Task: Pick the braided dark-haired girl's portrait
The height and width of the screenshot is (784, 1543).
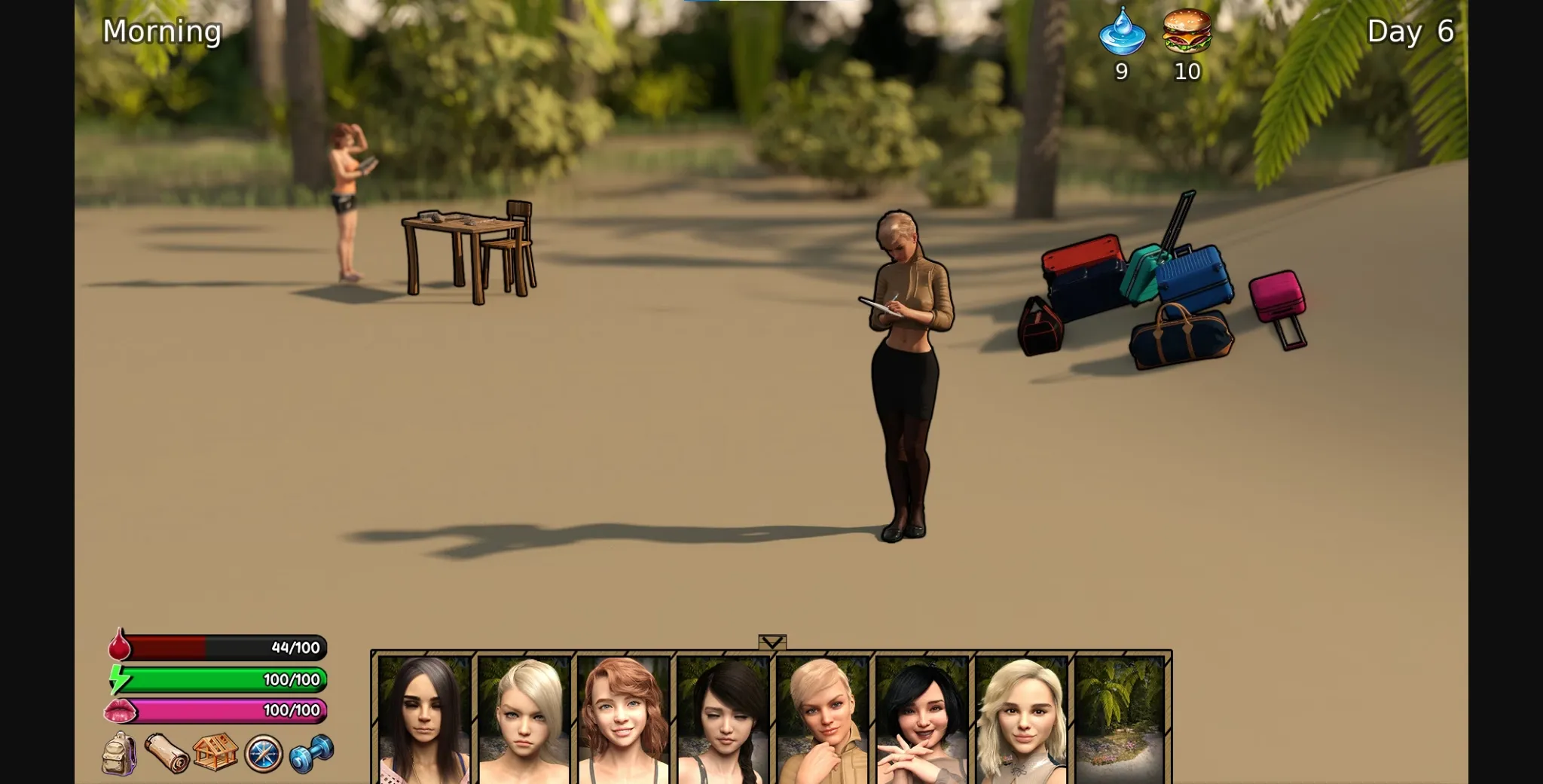Action: tap(723, 720)
